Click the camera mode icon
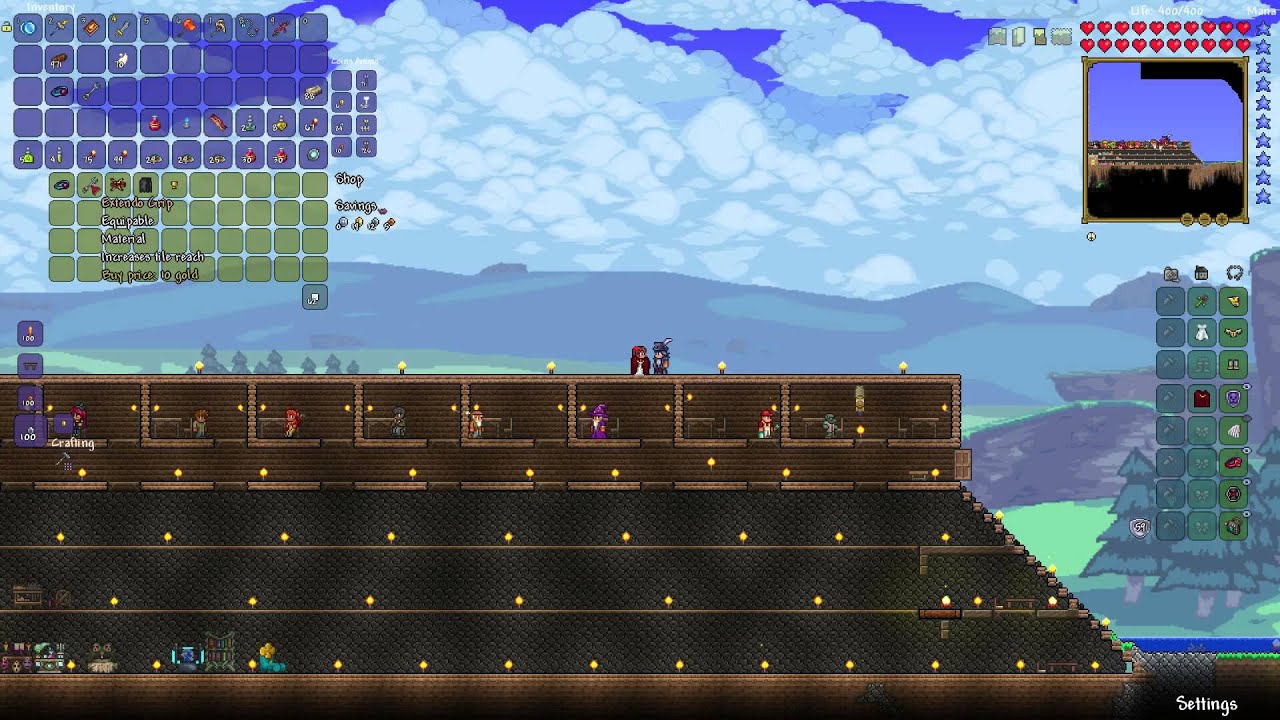 coord(1171,274)
